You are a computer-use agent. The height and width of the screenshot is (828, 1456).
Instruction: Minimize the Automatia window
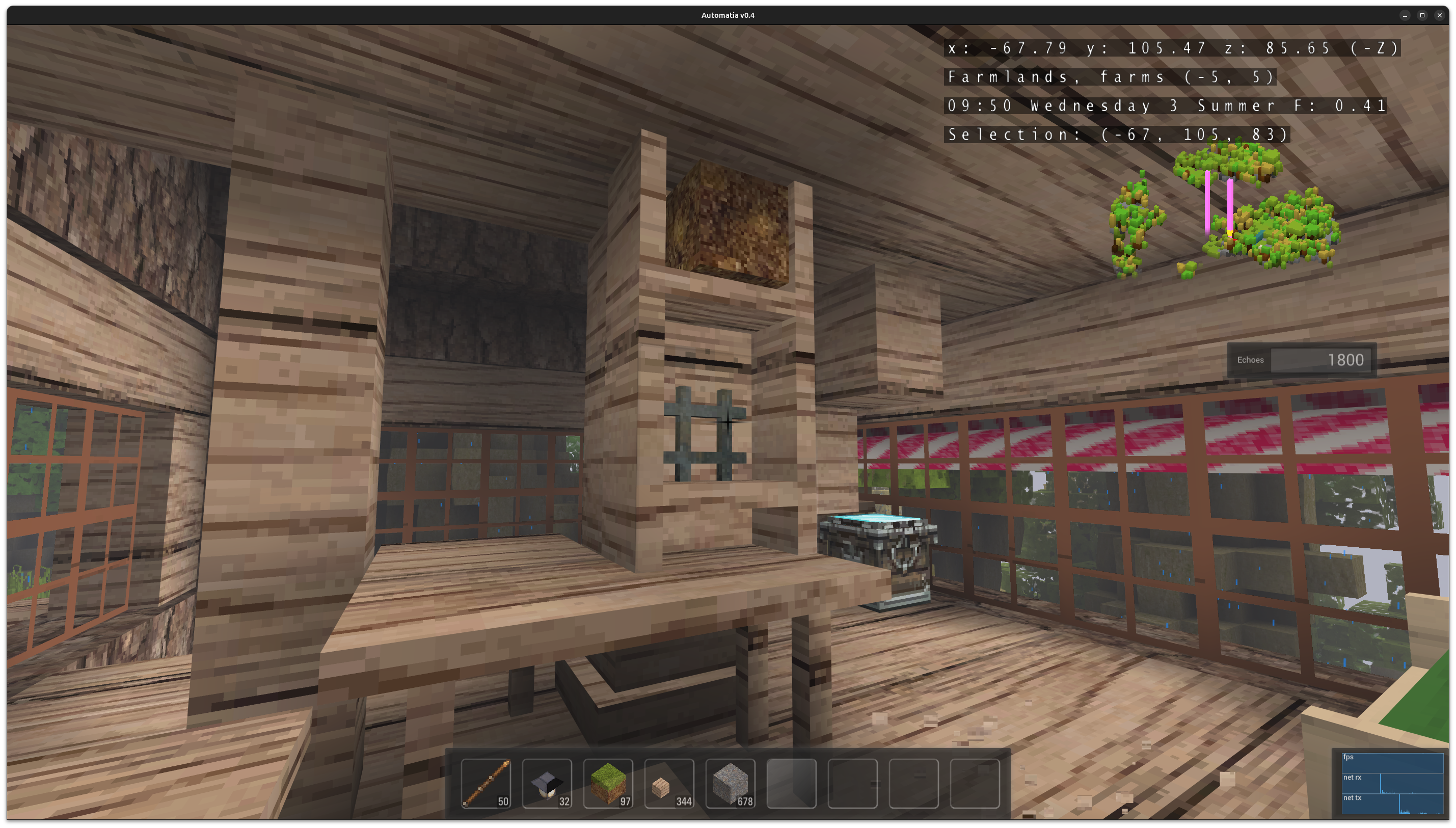[1405, 15]
